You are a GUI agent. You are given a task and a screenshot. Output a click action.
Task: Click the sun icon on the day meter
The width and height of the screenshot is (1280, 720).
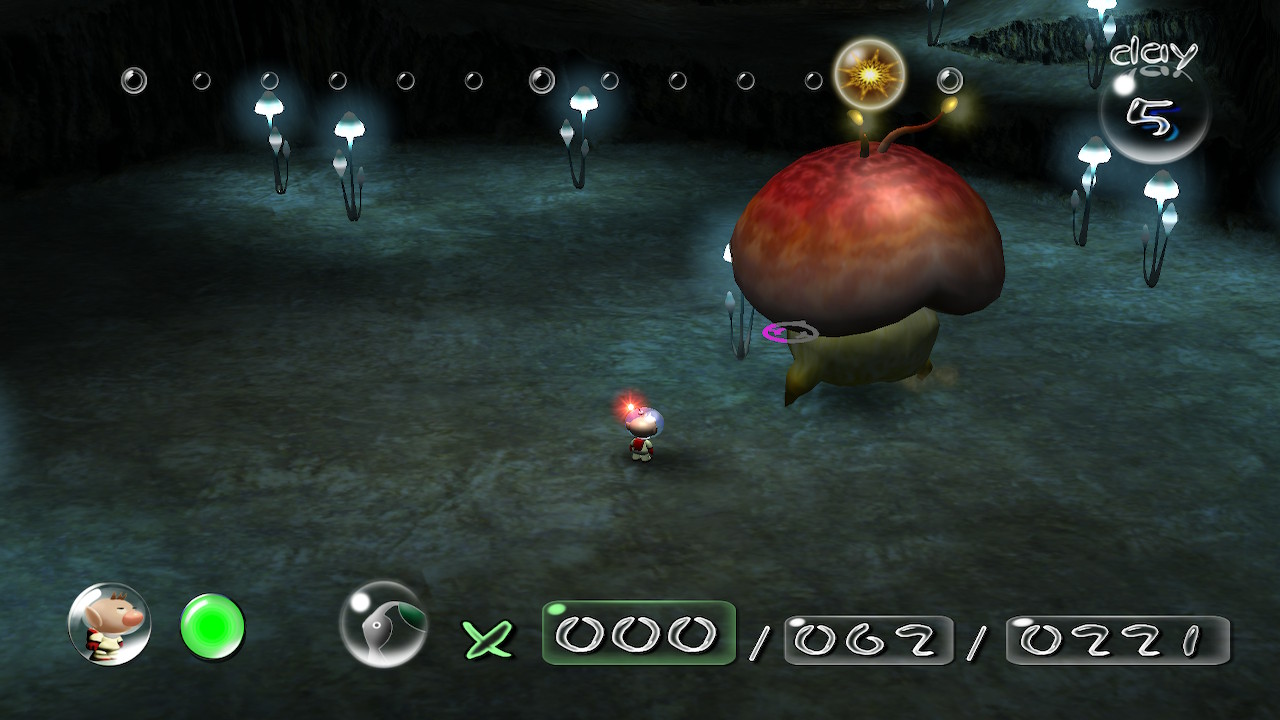coord(869,75)
